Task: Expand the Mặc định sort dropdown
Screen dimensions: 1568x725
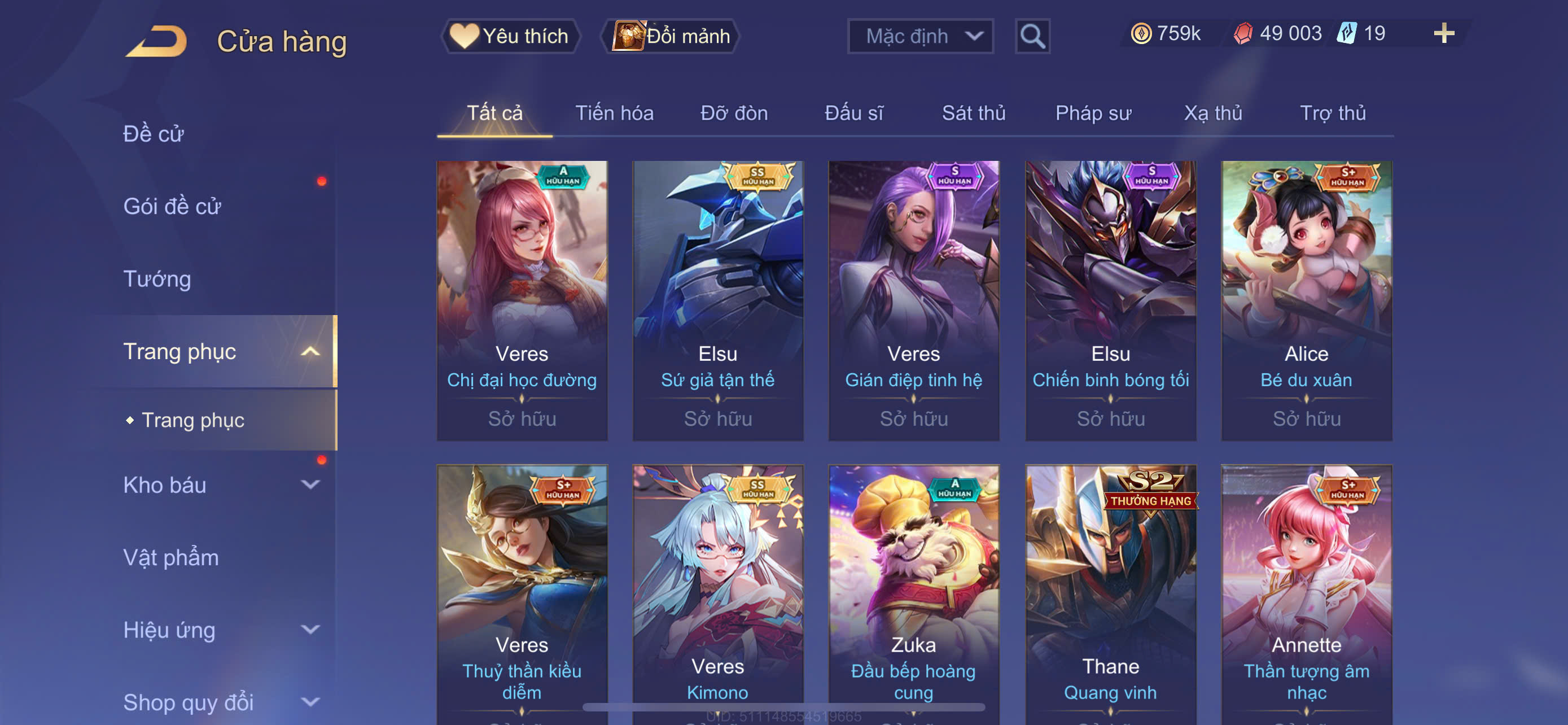Action: [x=919, y=36]
